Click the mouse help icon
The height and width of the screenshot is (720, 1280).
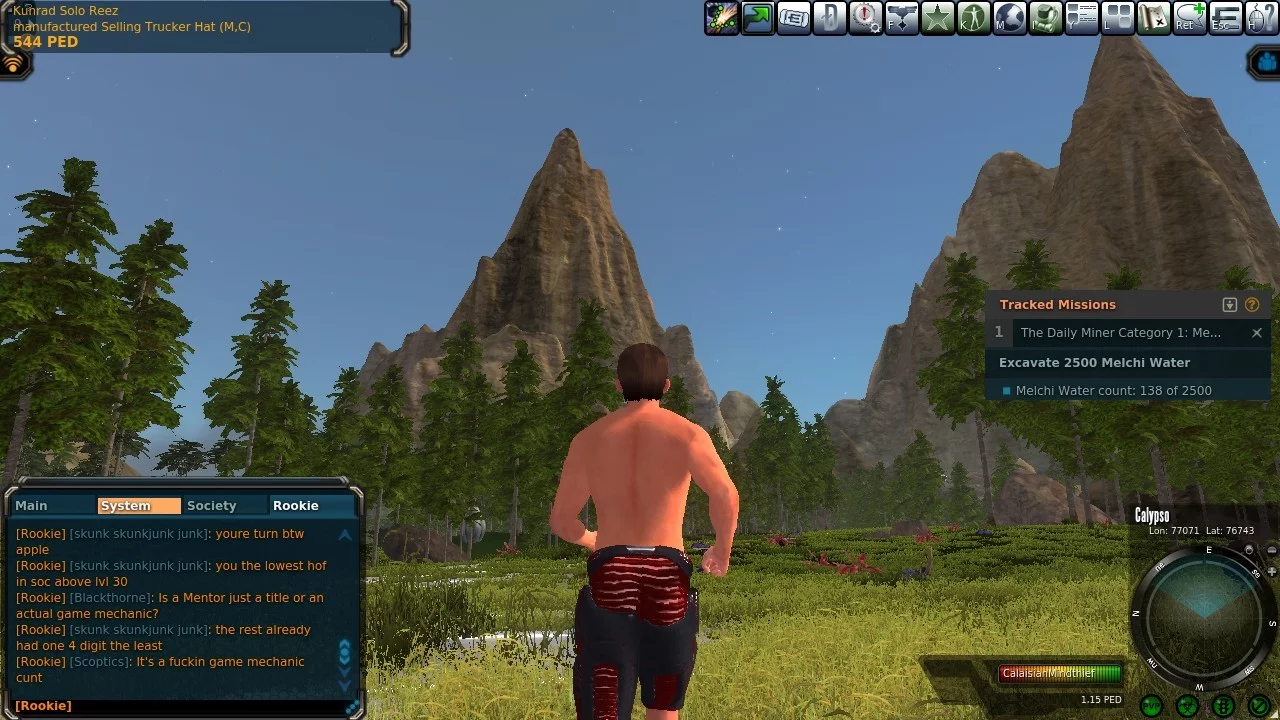tap(1261, 18)
